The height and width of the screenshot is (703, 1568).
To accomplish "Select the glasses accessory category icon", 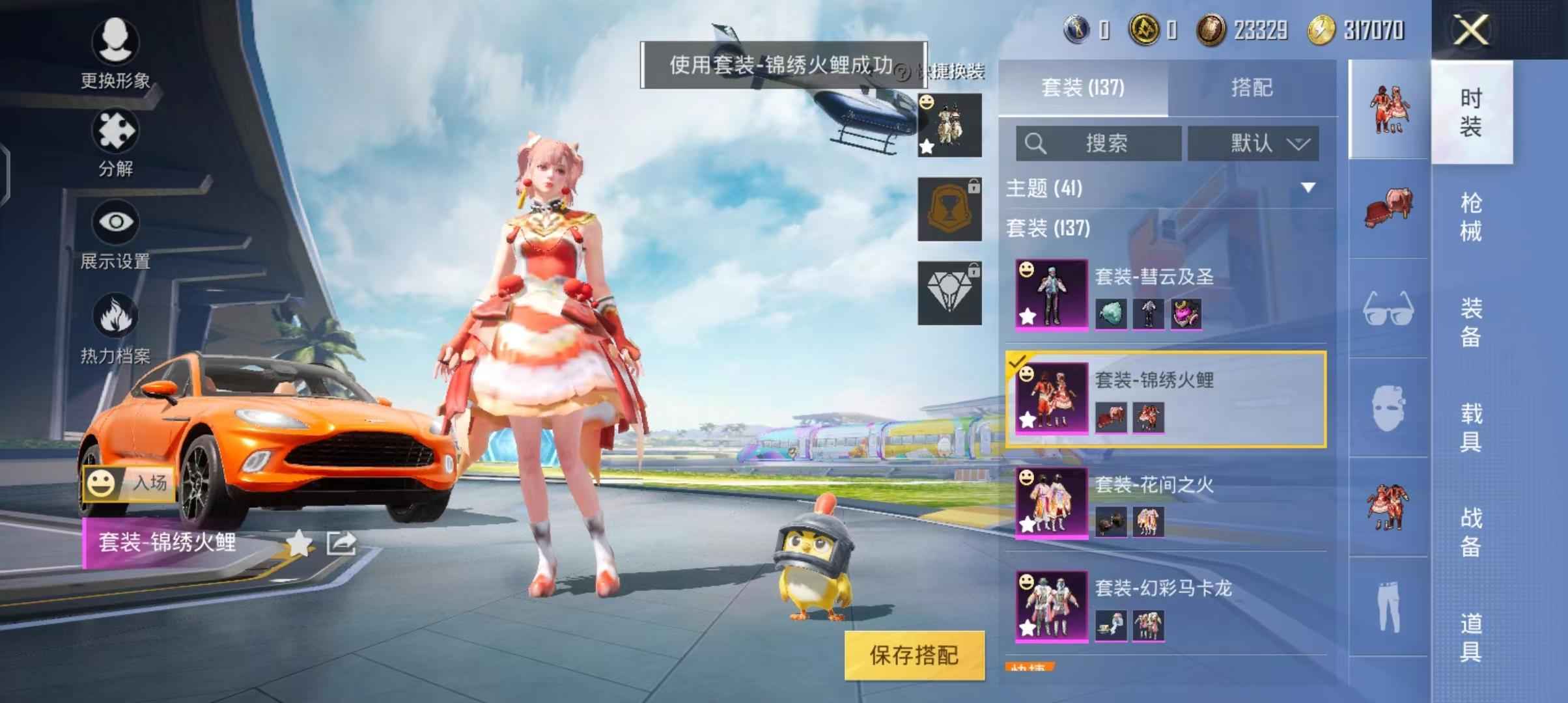I will point(1388,309).
